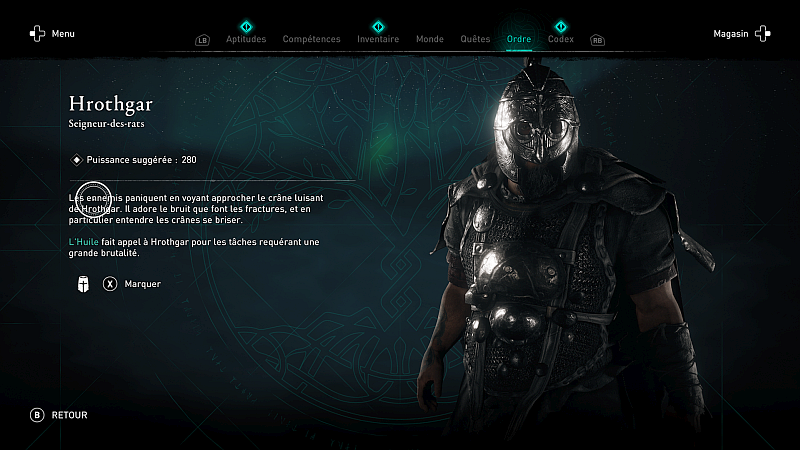Image resolution: width=800 pixels, height=450 pixels.
Task: Show the Quêtes tab
Action: click(475, 39)
